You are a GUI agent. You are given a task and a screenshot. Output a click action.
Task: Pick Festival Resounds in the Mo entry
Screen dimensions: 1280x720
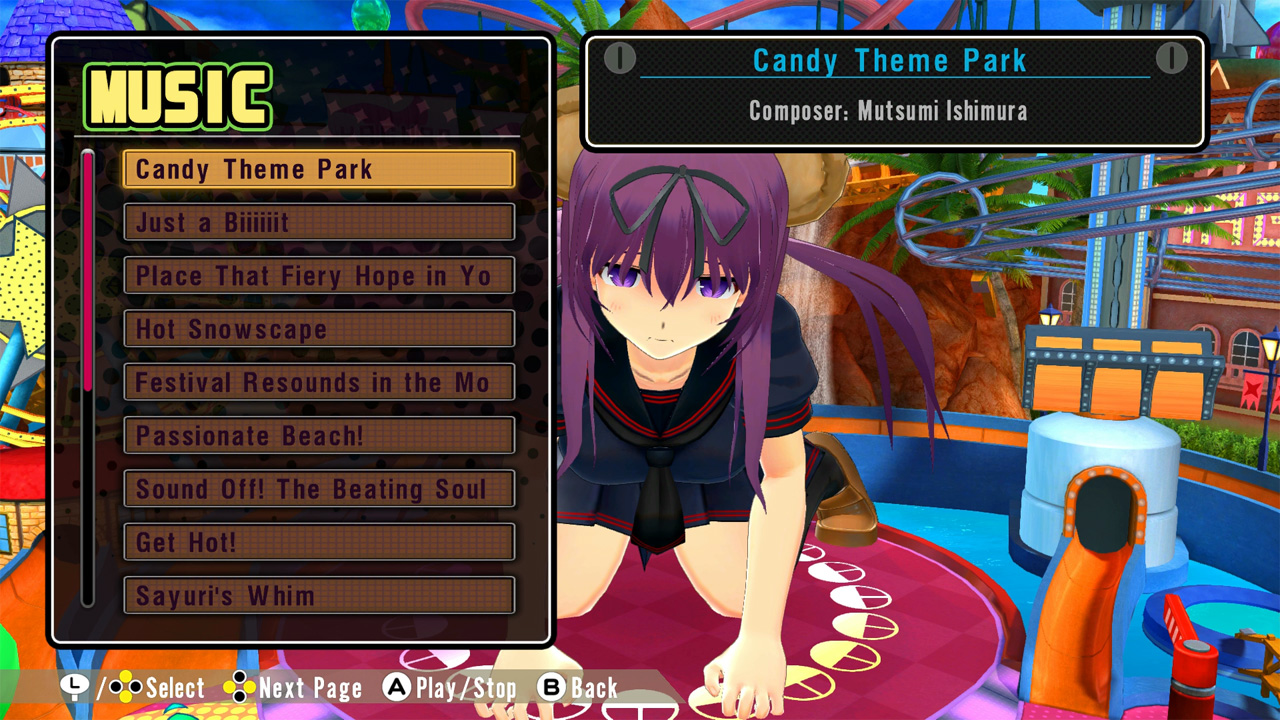(318, 383)
